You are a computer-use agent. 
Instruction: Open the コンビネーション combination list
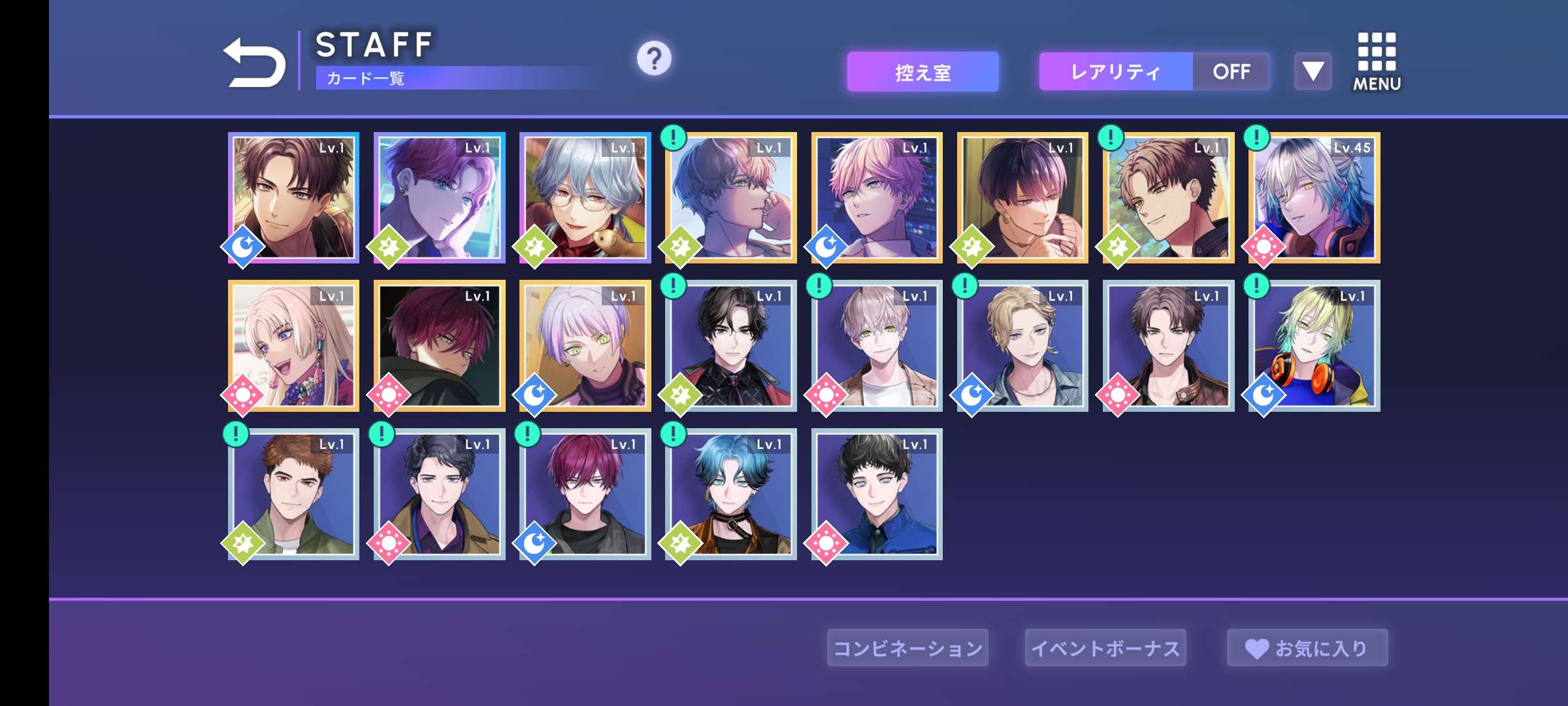pyautogui.click(x=907, y=648)
